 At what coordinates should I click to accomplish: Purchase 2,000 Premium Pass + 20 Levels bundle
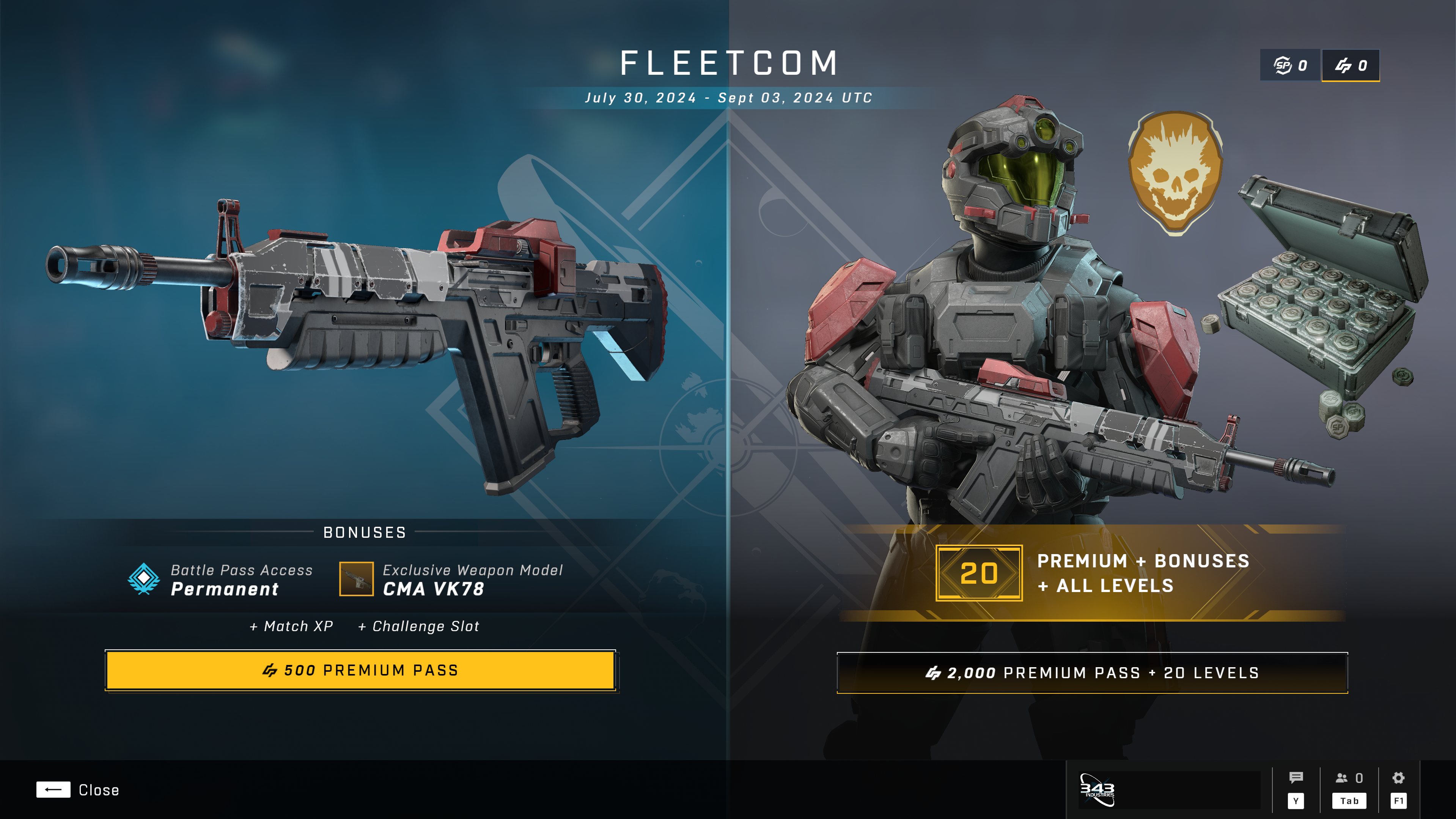click(x=1092, y=673)
